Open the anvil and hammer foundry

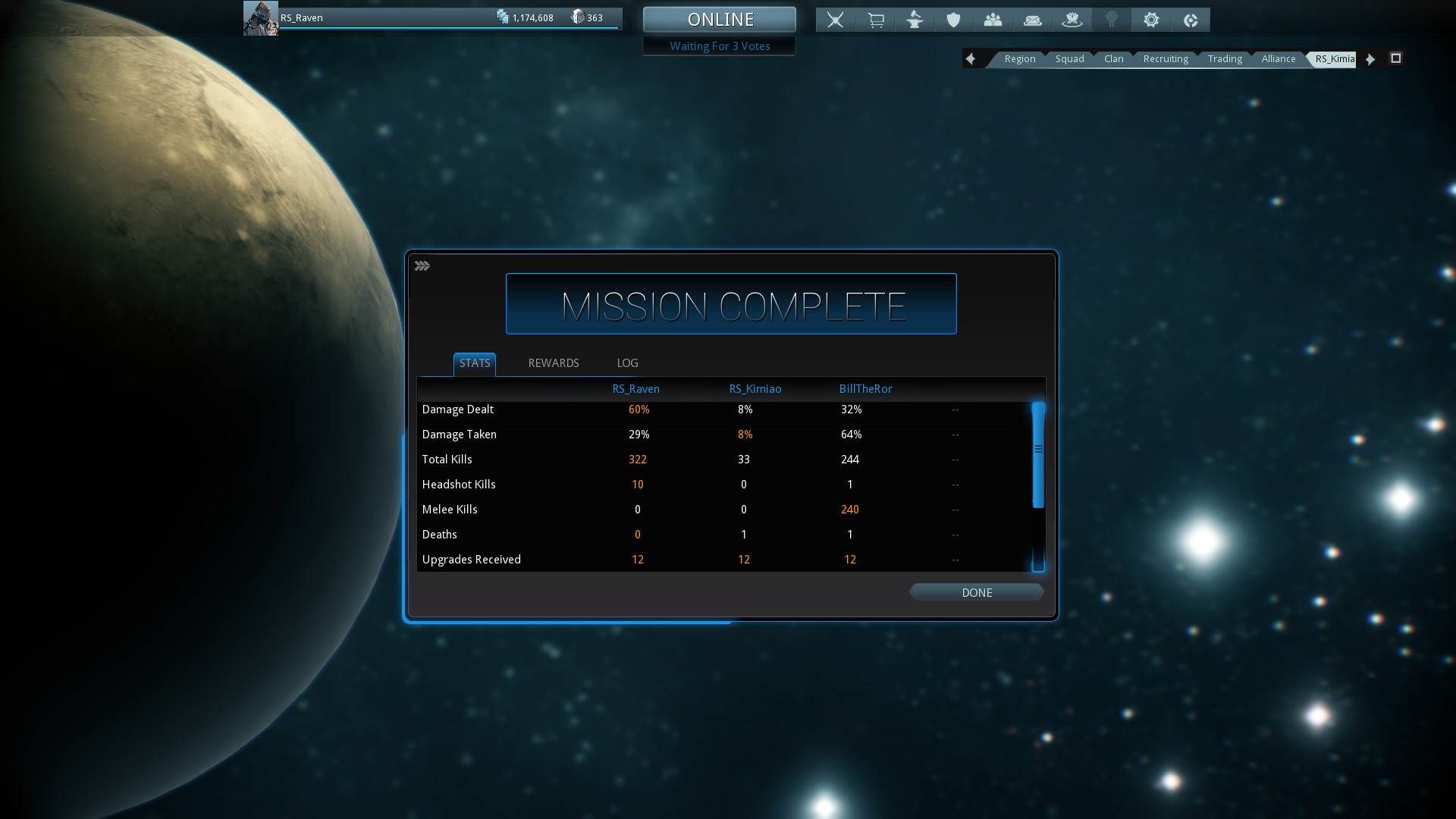pos(915,20)
